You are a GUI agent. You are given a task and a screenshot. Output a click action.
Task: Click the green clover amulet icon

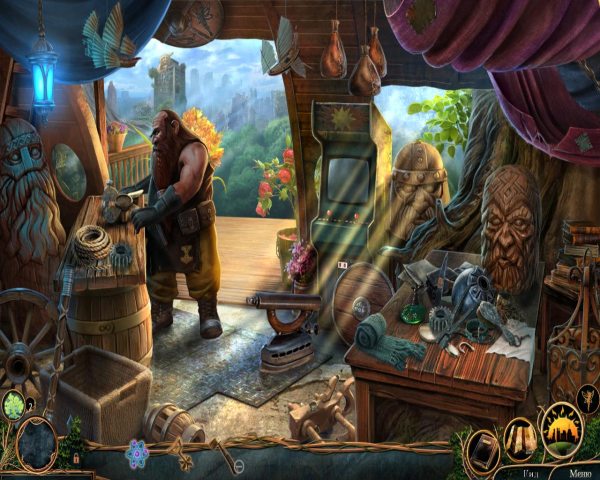click(14, 407)
